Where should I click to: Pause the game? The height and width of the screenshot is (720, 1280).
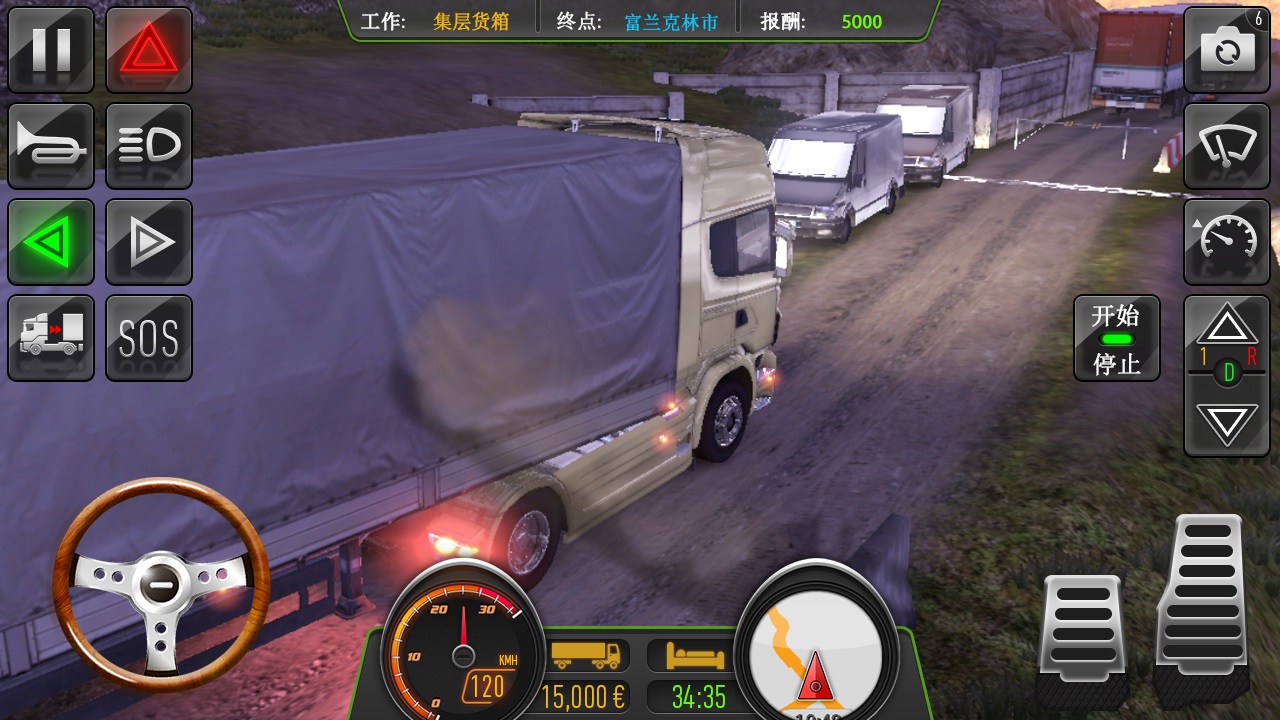coord(51,50)
